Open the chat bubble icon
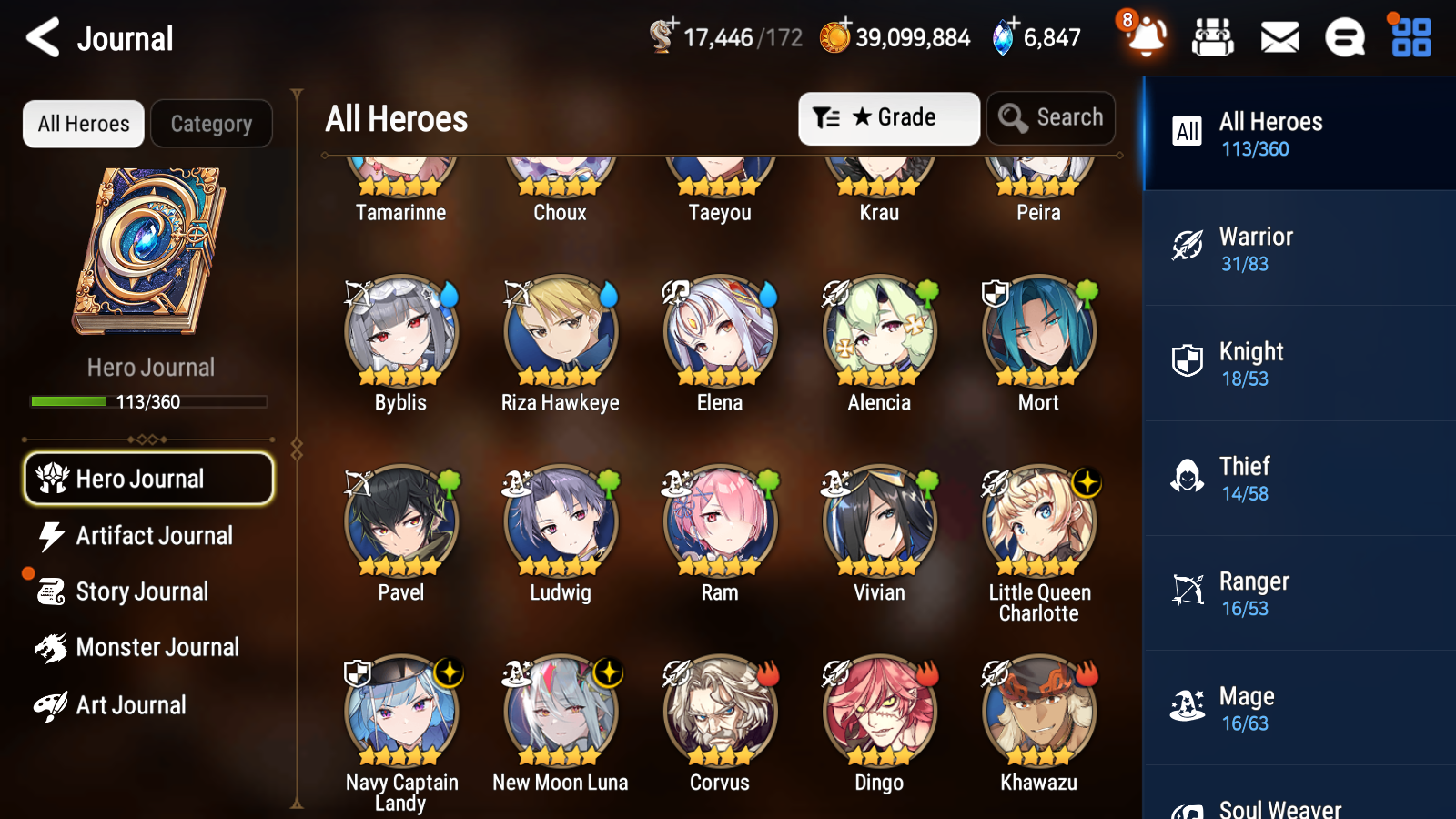 pos(1344,38)
